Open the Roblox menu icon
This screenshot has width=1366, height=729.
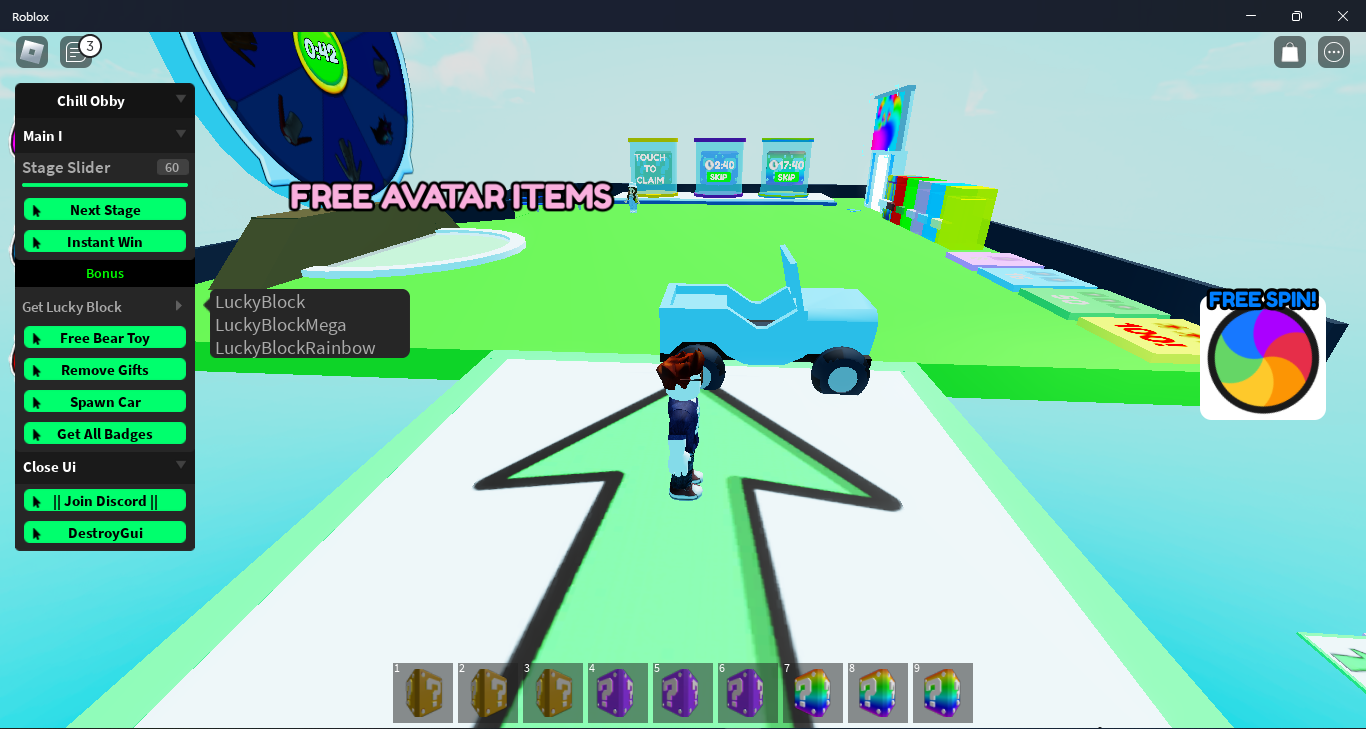31,51
